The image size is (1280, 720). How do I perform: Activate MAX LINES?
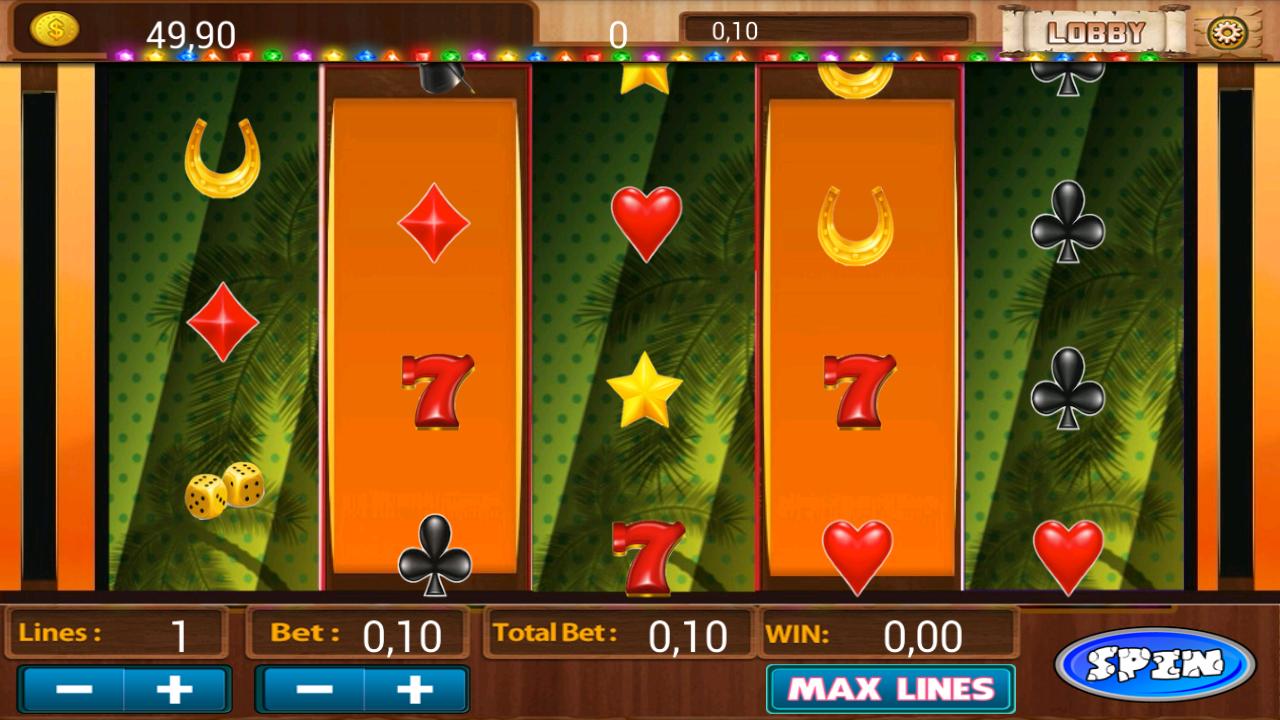tap(888, 689)
